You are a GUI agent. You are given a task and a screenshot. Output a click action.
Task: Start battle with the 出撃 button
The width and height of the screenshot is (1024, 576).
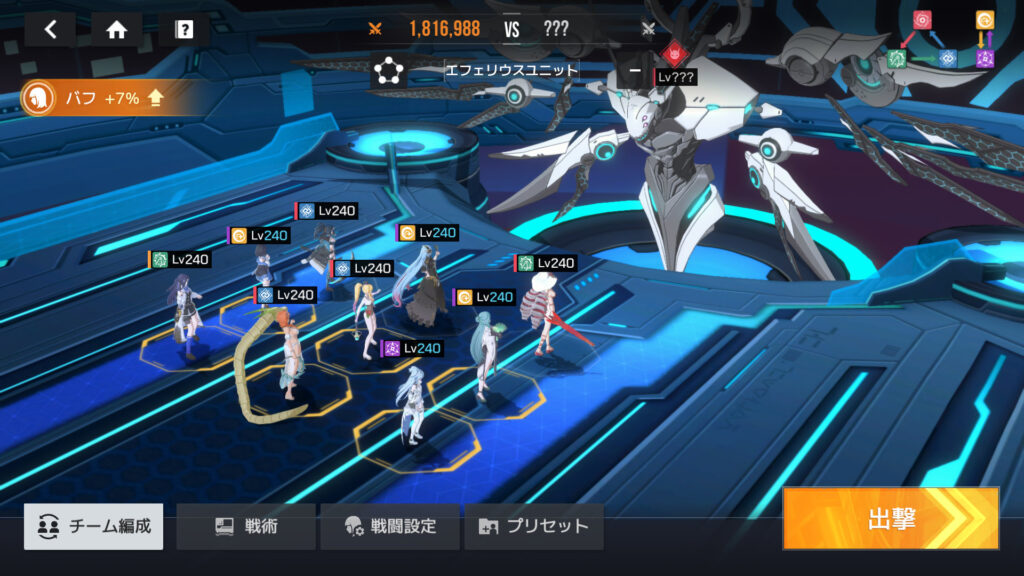[x=890, y=518]
